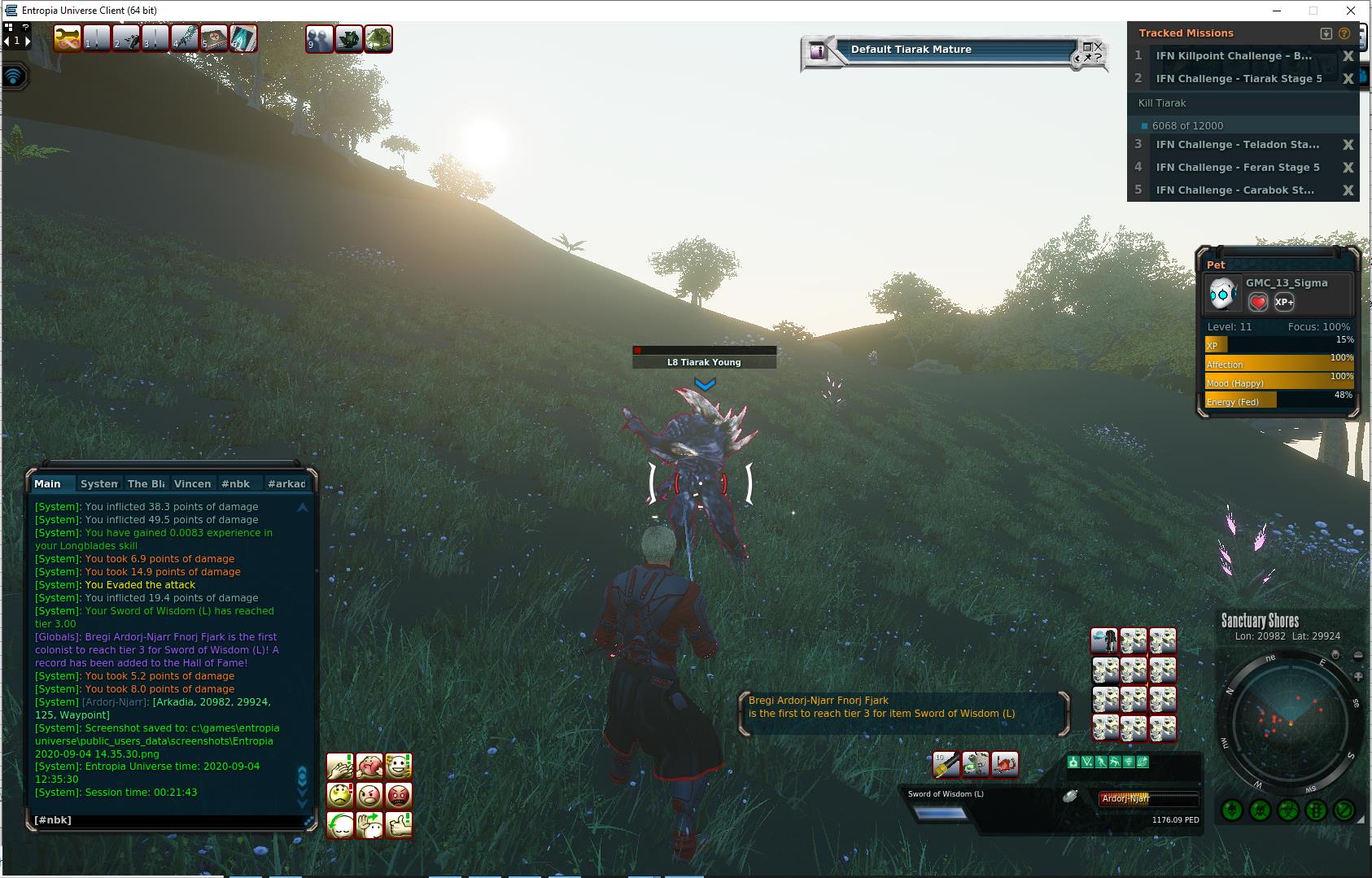This screenshot has height=878, width=1372.
Task: Open the #nbk chat tab
Action: (x=236, y=483)
